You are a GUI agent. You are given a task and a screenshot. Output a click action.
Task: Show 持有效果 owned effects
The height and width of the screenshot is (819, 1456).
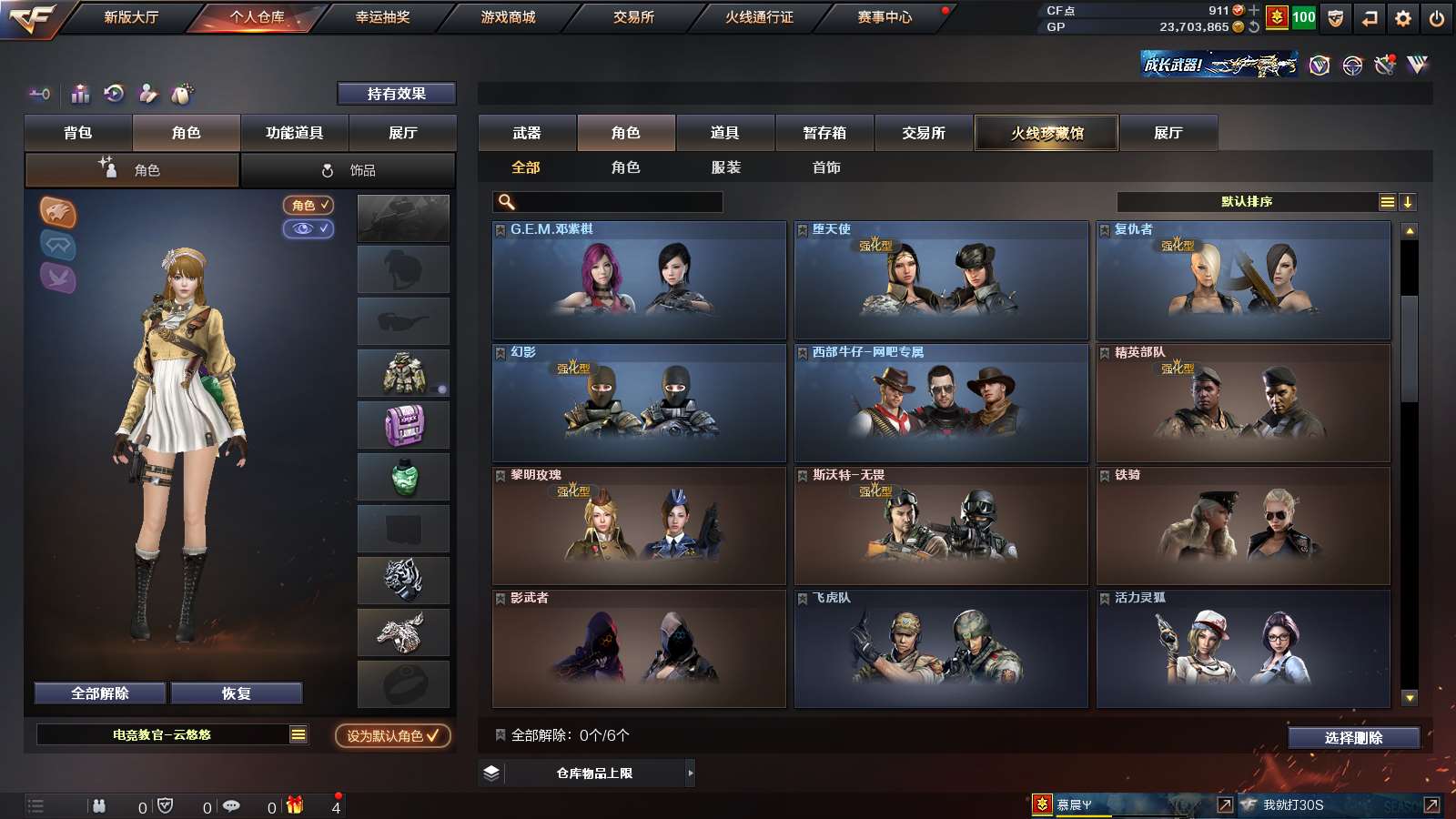tap(396, 94)
